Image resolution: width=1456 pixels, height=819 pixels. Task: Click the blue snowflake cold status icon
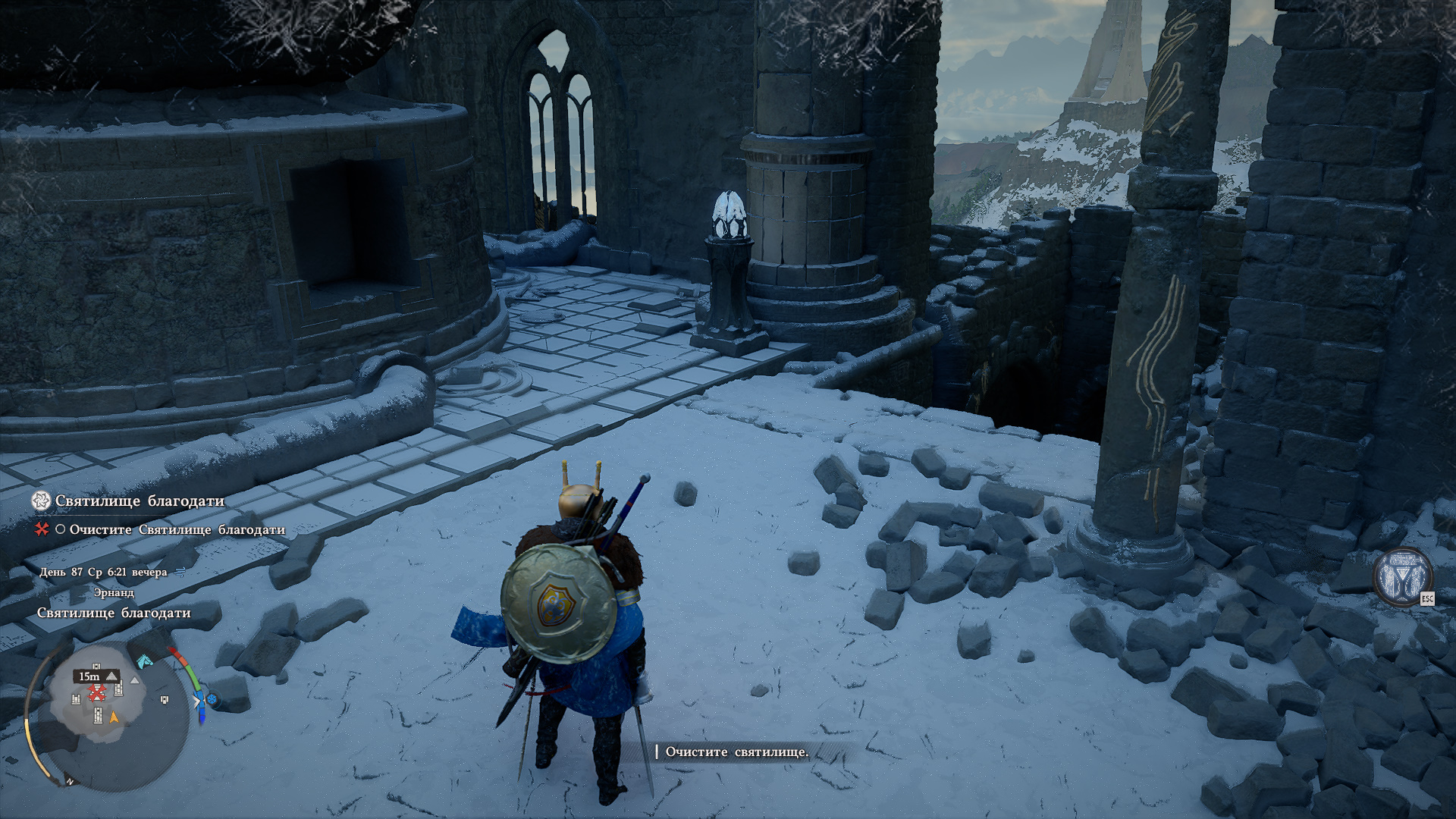tap(212, 699)
